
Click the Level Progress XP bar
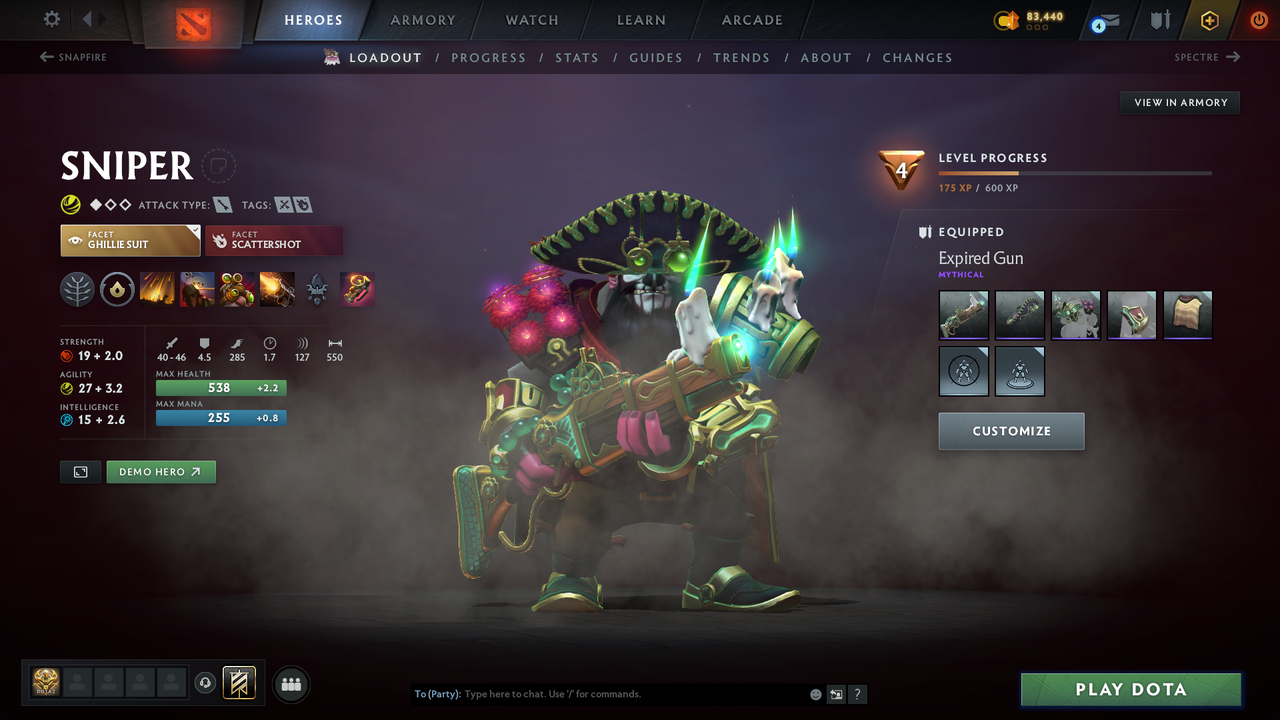1075,172
